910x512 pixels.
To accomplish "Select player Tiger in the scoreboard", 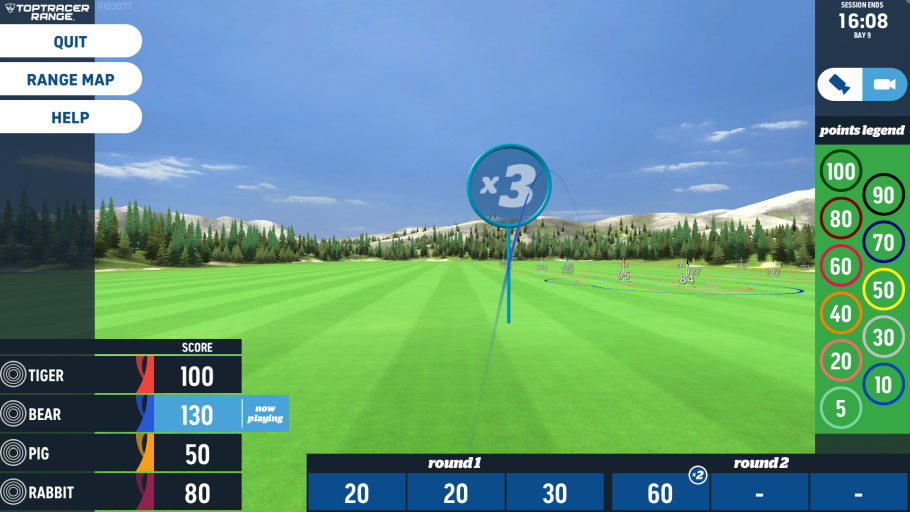I will click(120, 376).
